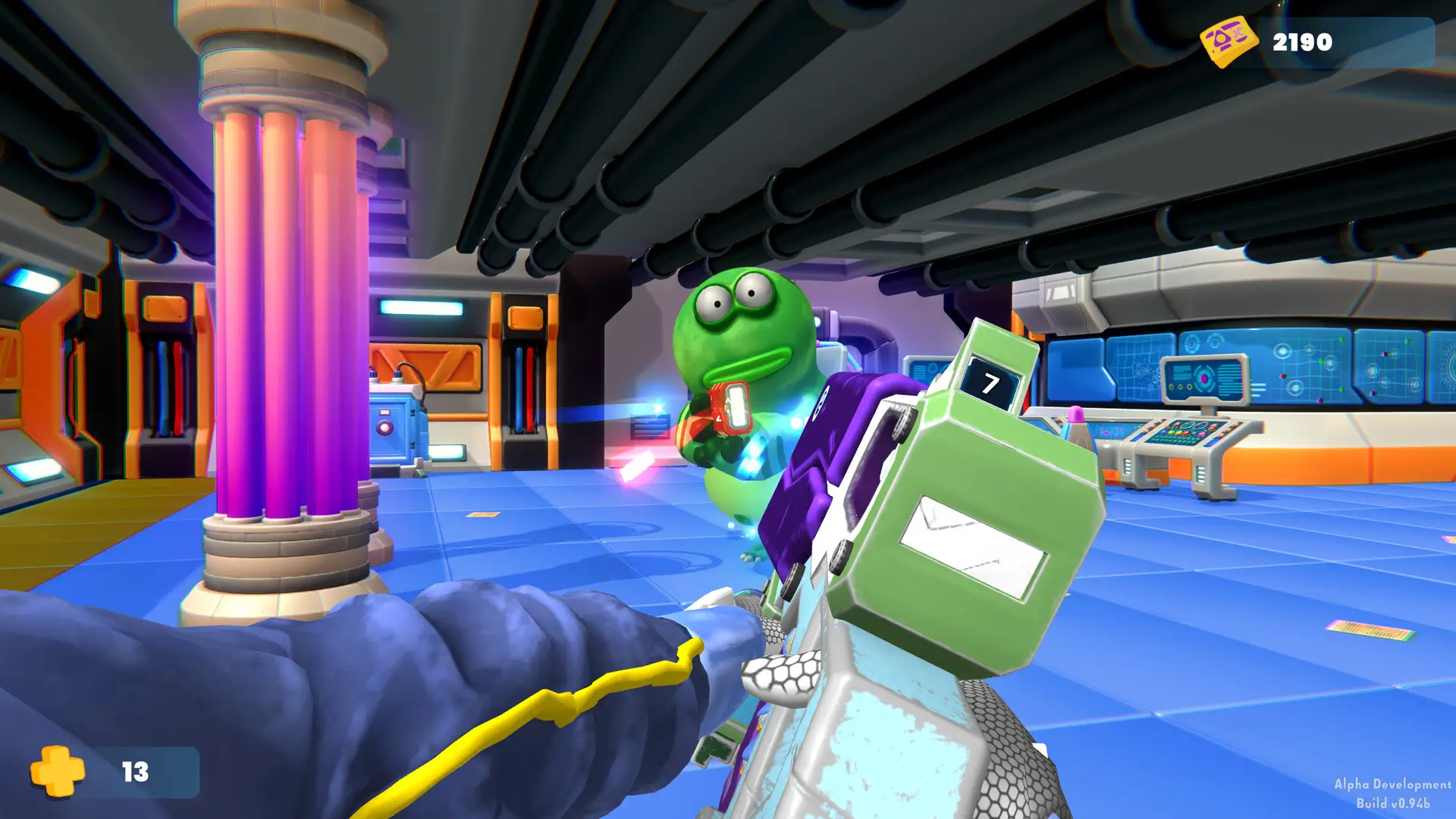Click the yellow health cross icon
Viewport: 1456px width, 819px height.
(58, 771)
